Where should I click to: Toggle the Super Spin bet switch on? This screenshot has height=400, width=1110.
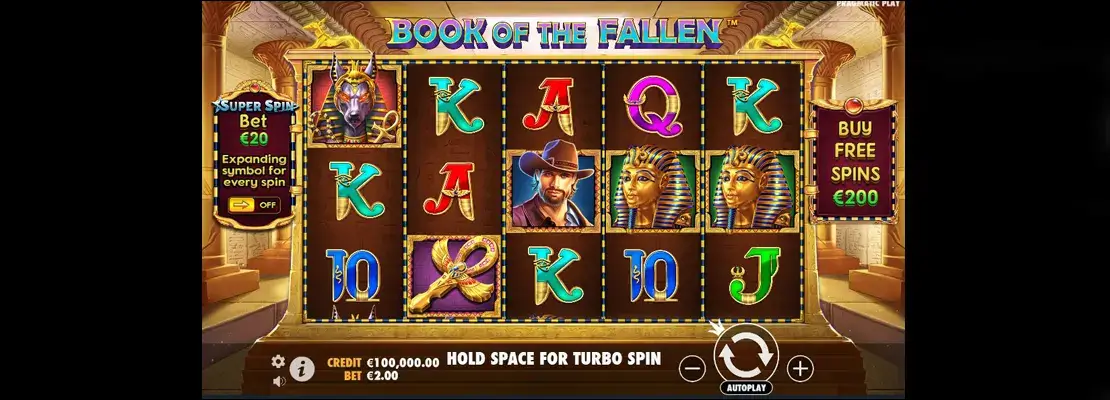click(254, 205)
